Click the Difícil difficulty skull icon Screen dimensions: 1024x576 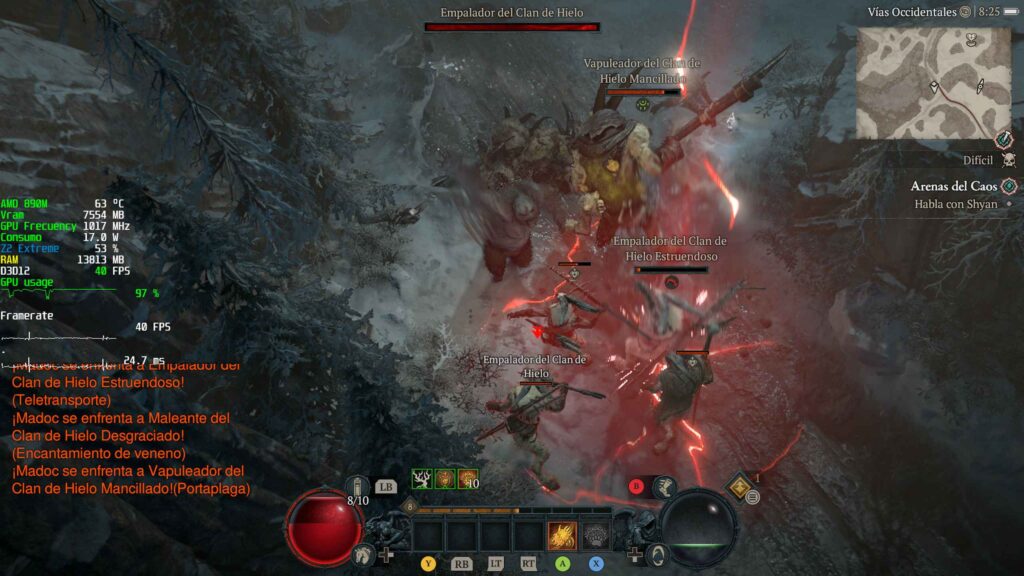[1008, 160]
